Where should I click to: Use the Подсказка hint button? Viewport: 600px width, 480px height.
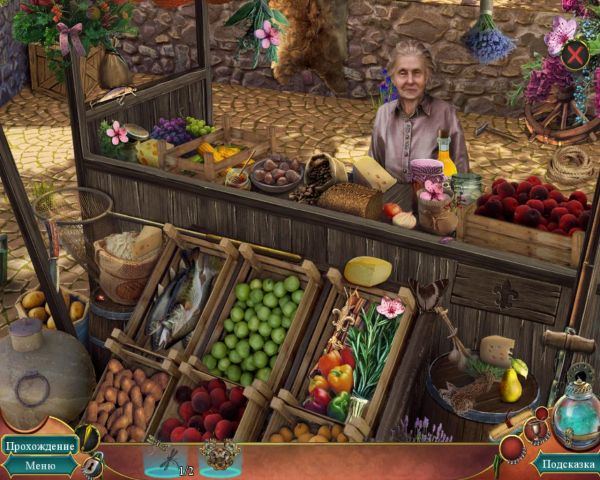[x=567, y=464]
